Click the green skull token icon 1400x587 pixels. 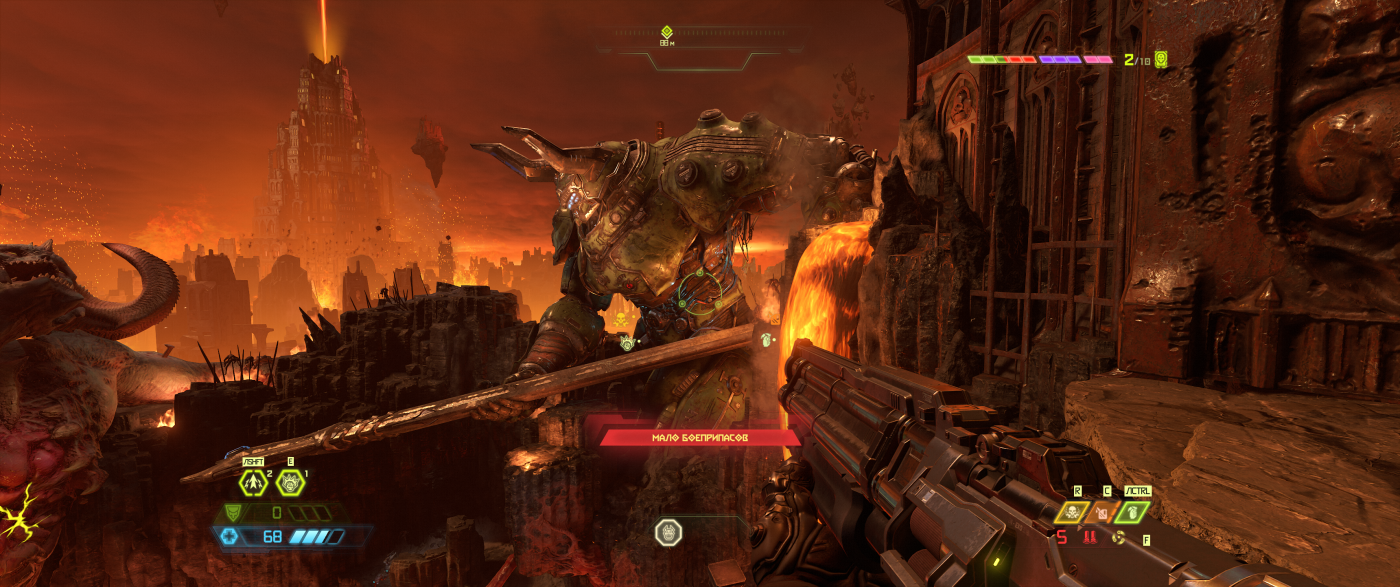click(1161, 59)
